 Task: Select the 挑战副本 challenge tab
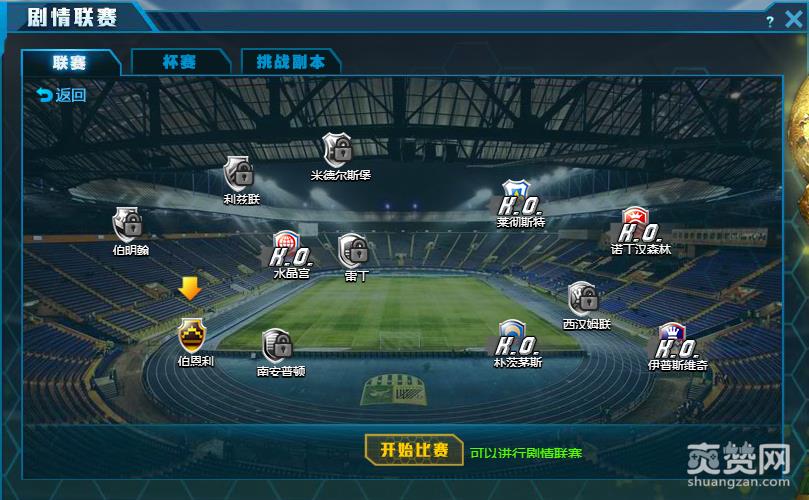[290, 62]
